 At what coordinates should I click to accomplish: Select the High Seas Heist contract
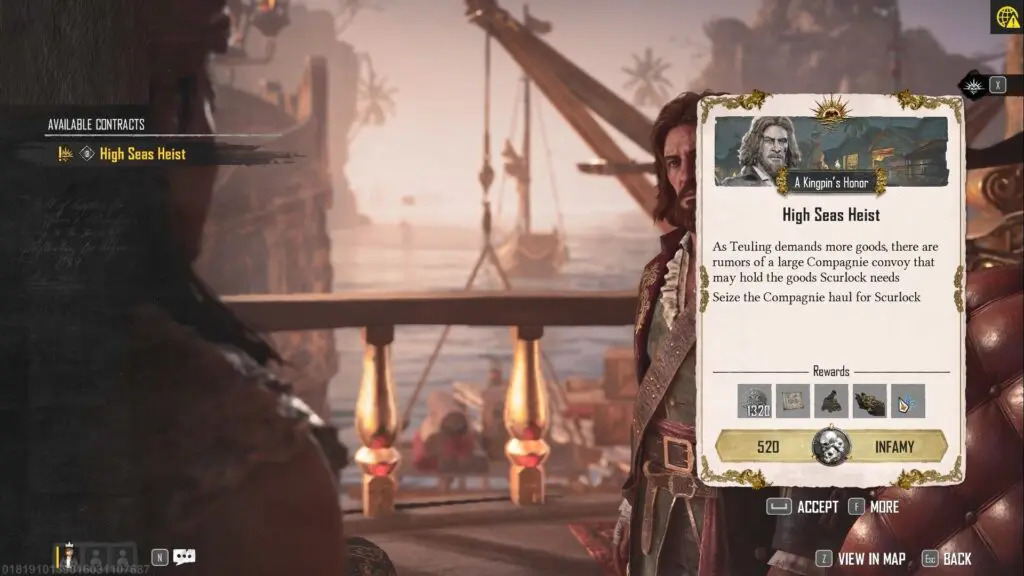pos(142,154)
